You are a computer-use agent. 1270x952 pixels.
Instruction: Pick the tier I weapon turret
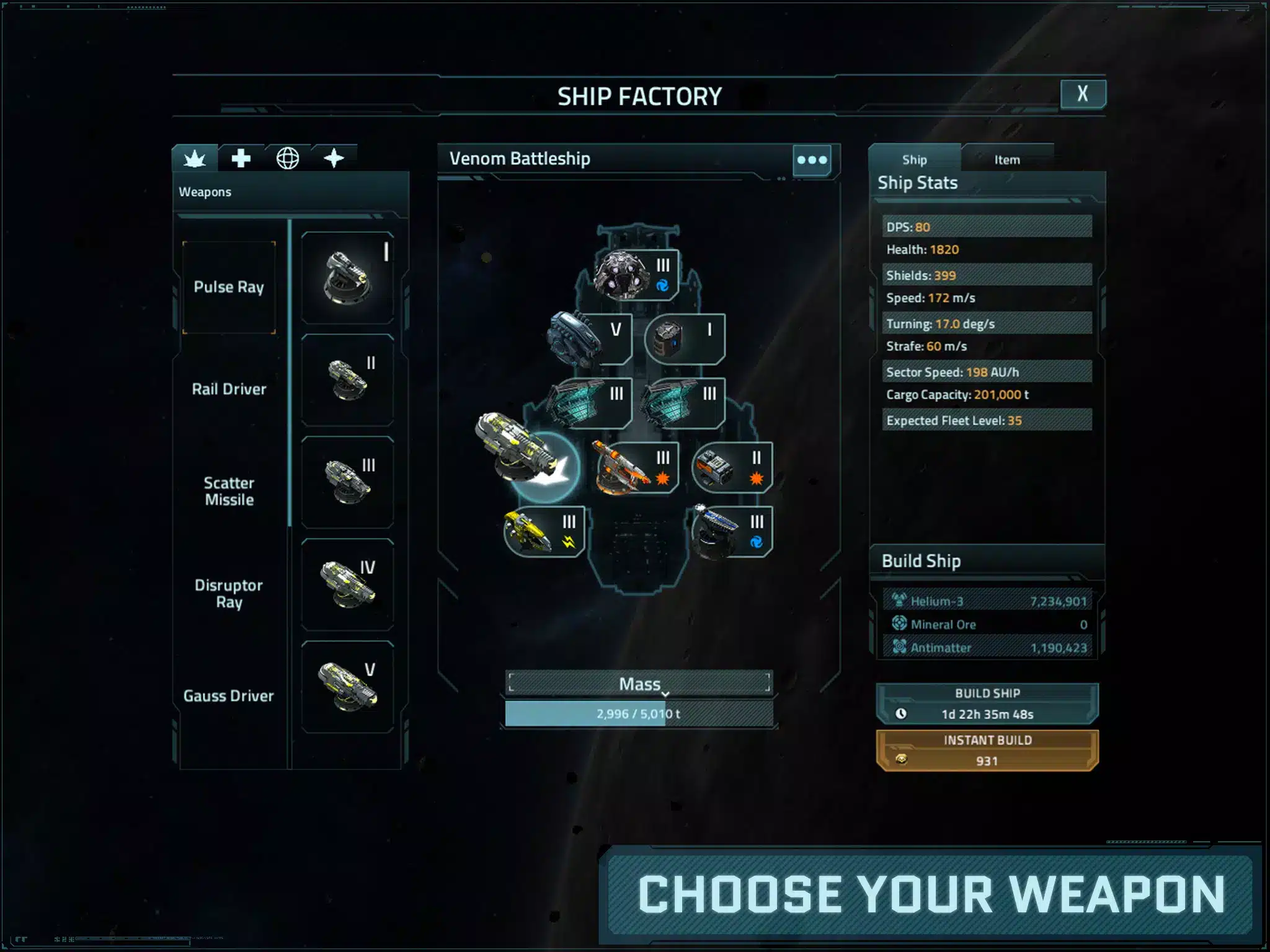[348, 278]
